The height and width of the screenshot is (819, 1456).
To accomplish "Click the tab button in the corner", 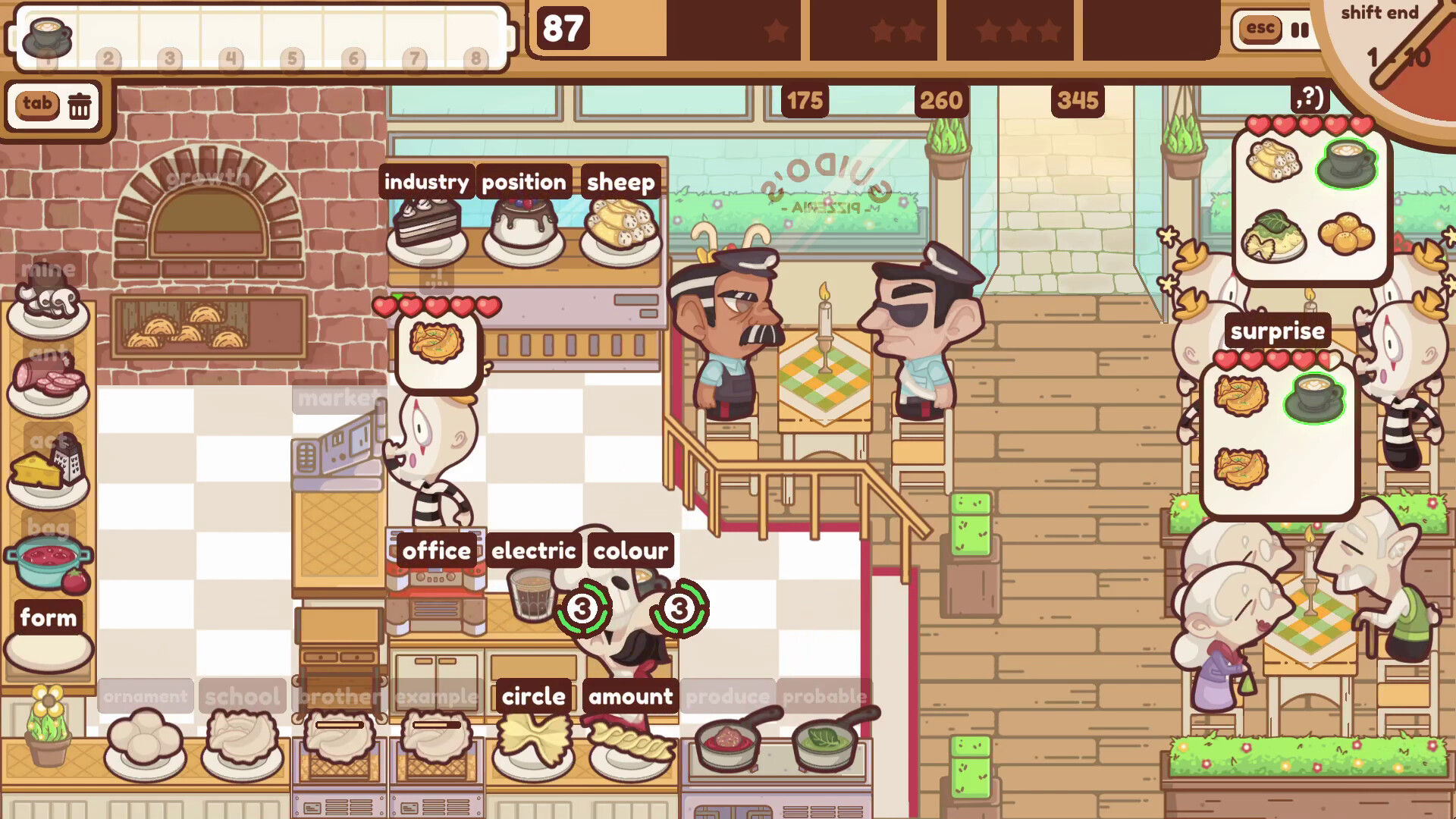I will 39,105.
